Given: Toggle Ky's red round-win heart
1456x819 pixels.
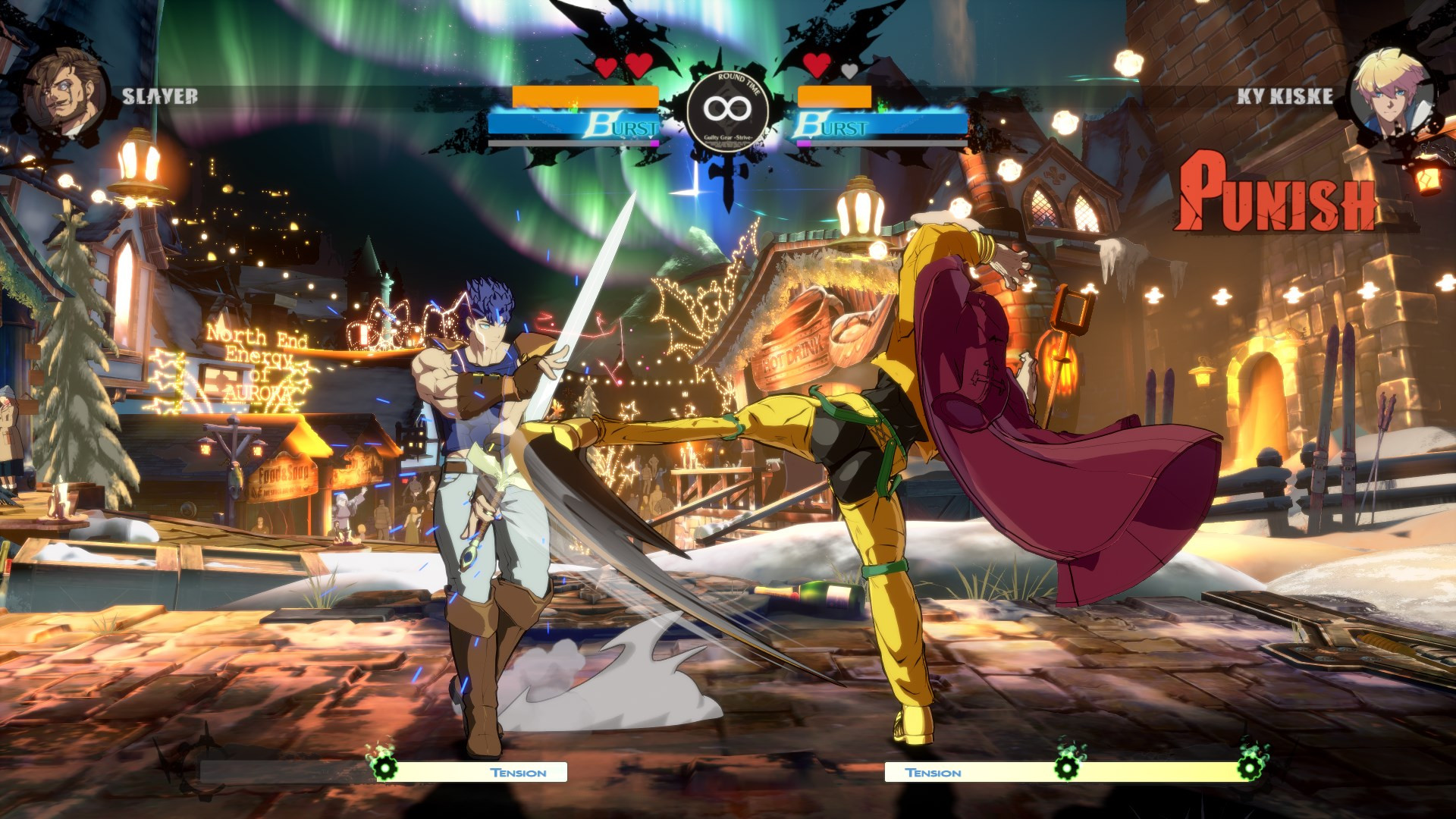Looking at the screenshot, I should click(x=817, y=66).
